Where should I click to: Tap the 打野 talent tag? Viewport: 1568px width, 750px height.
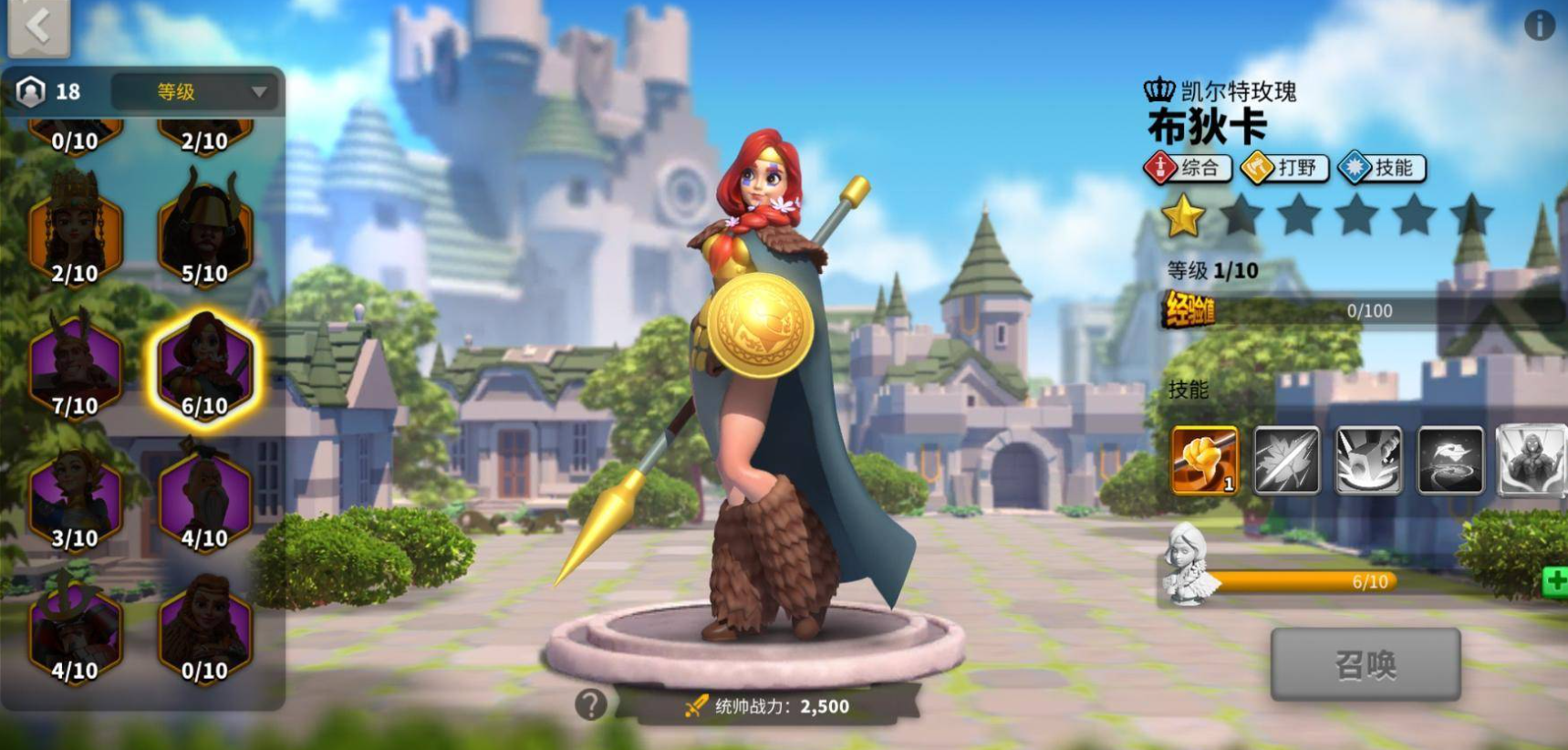[x=1285, y=168]
